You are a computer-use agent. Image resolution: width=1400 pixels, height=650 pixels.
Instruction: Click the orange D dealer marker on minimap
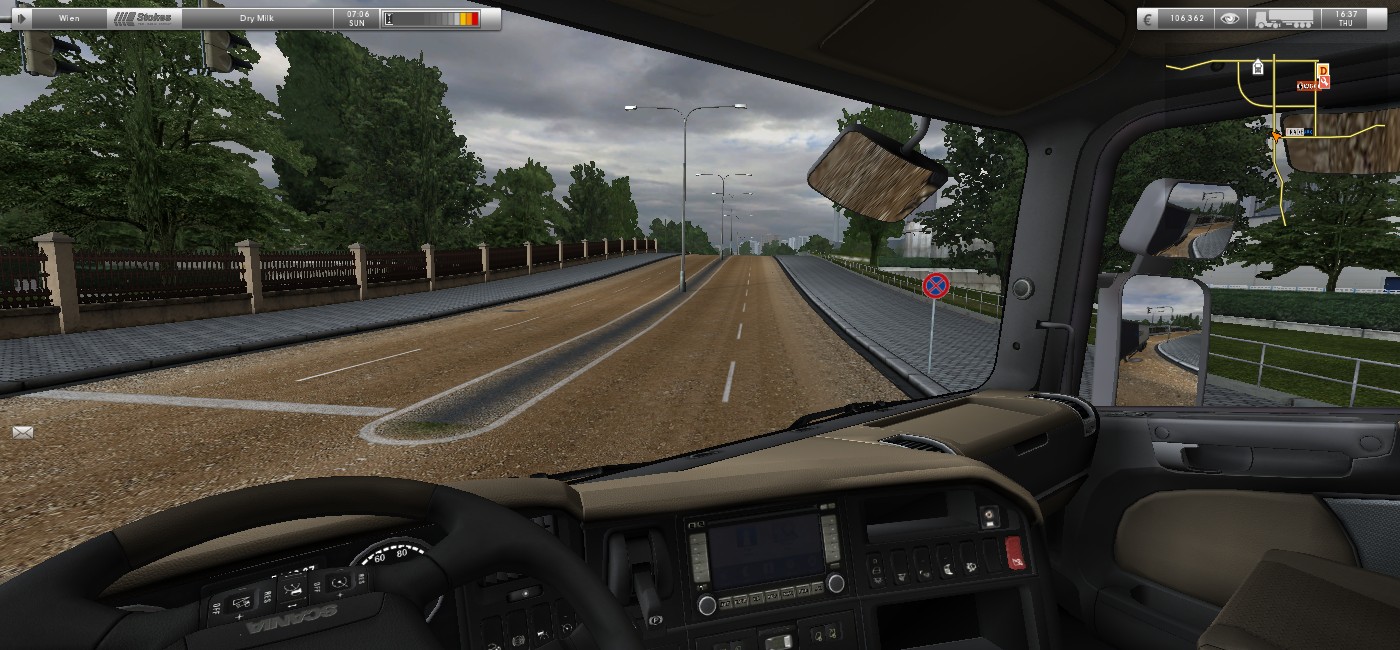[x=1322, y=70]
